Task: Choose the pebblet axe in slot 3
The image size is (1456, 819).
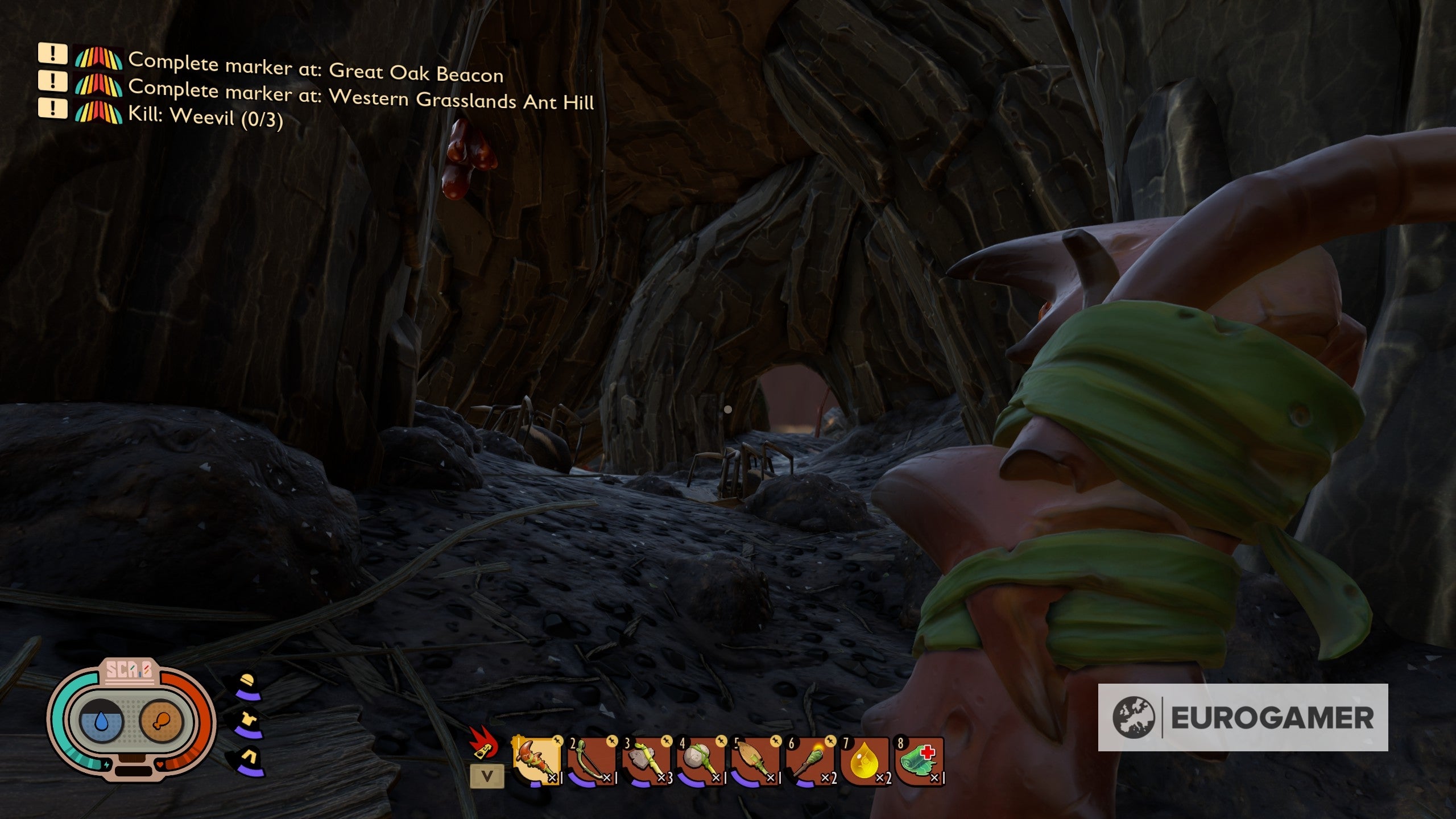Action: (x=647, y=761)
